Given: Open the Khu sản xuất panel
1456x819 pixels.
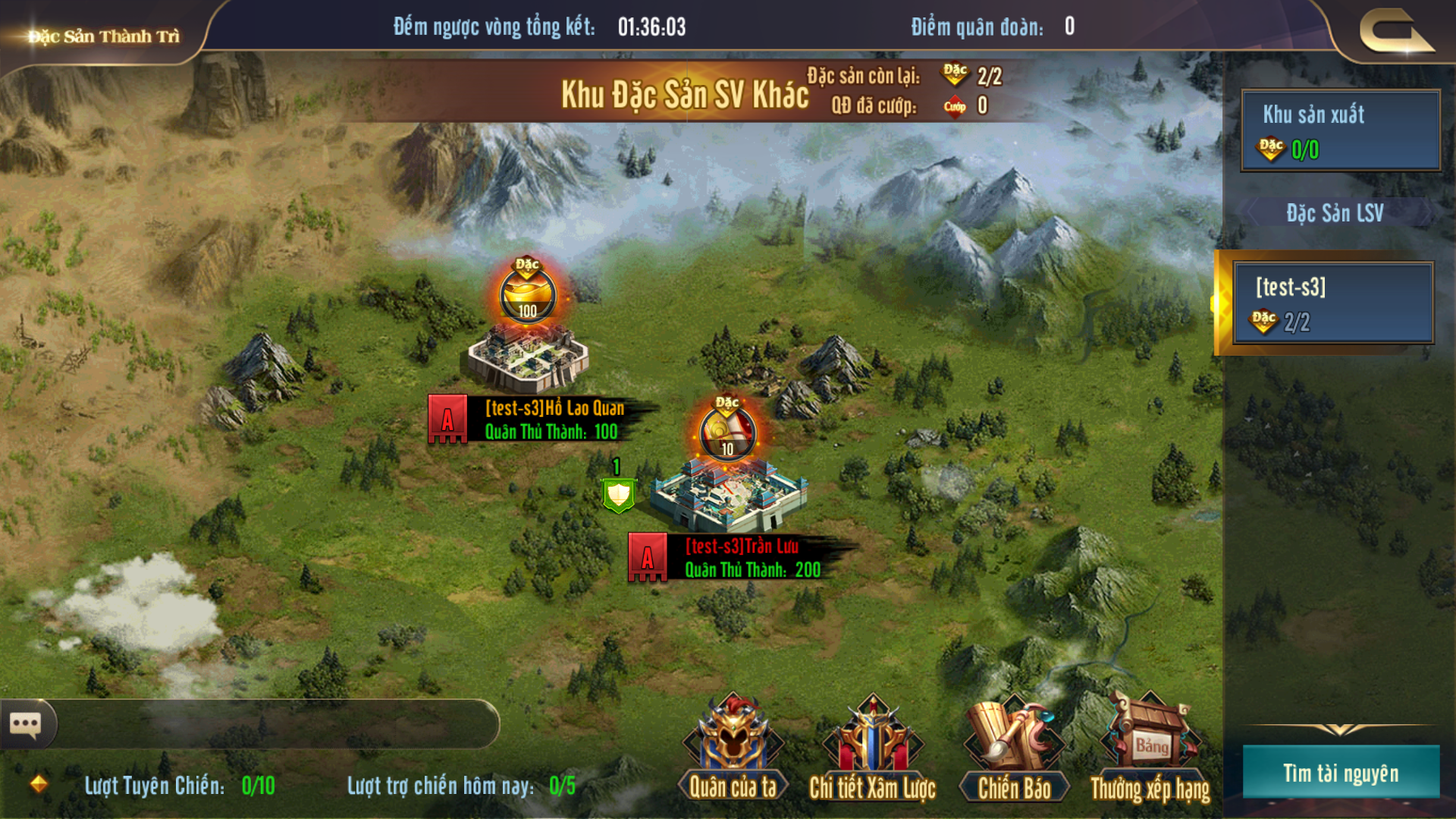Looking at the screenshot, I should click(1340, 130).
